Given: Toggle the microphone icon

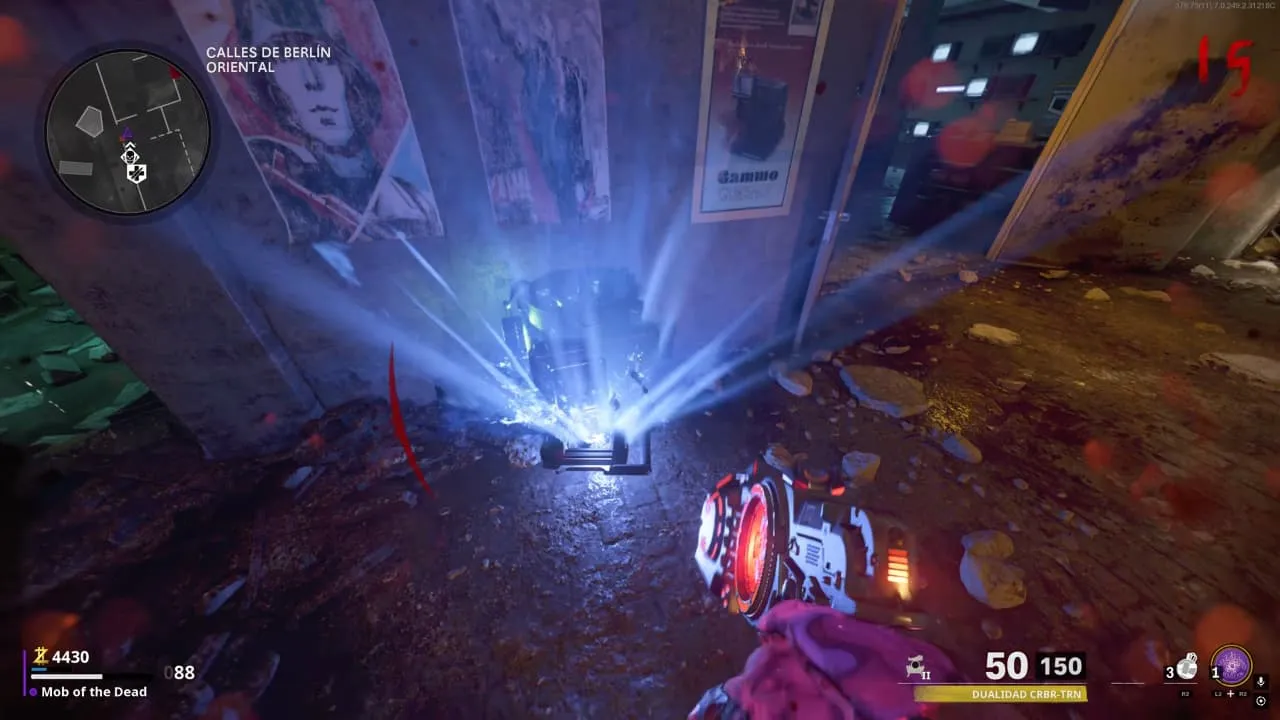Looking at the screenshot, I should coord(1260,682).
